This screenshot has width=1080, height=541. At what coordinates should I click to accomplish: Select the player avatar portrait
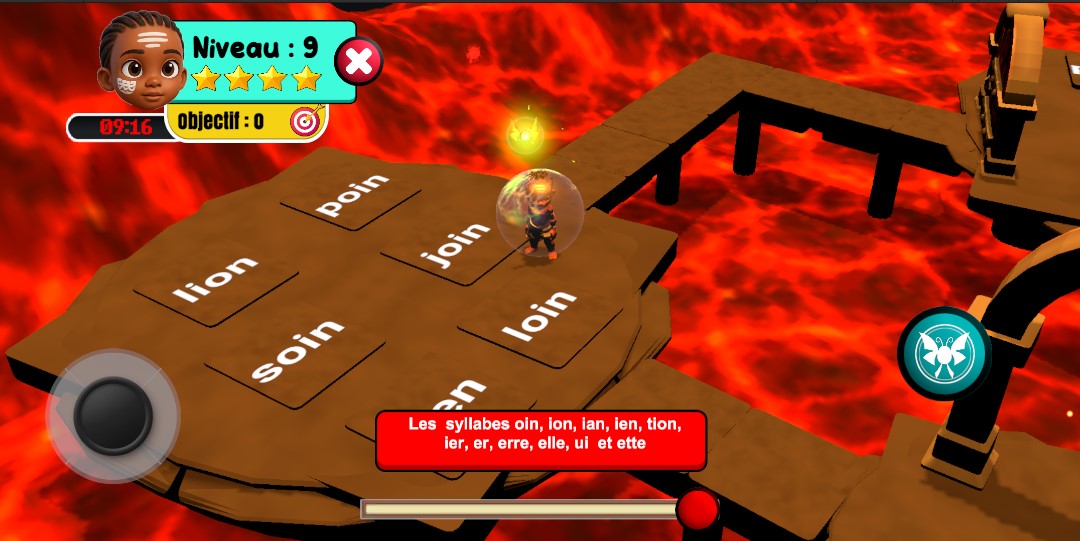coord(141,60)
